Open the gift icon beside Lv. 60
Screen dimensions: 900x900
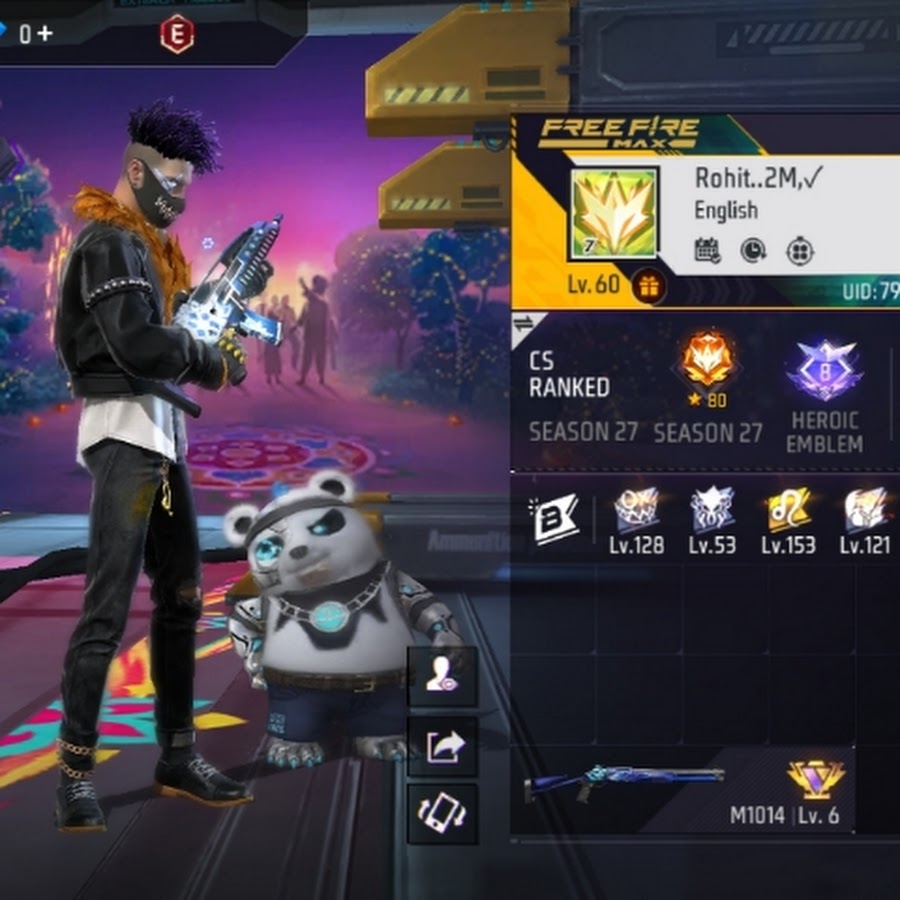(649, 286)
